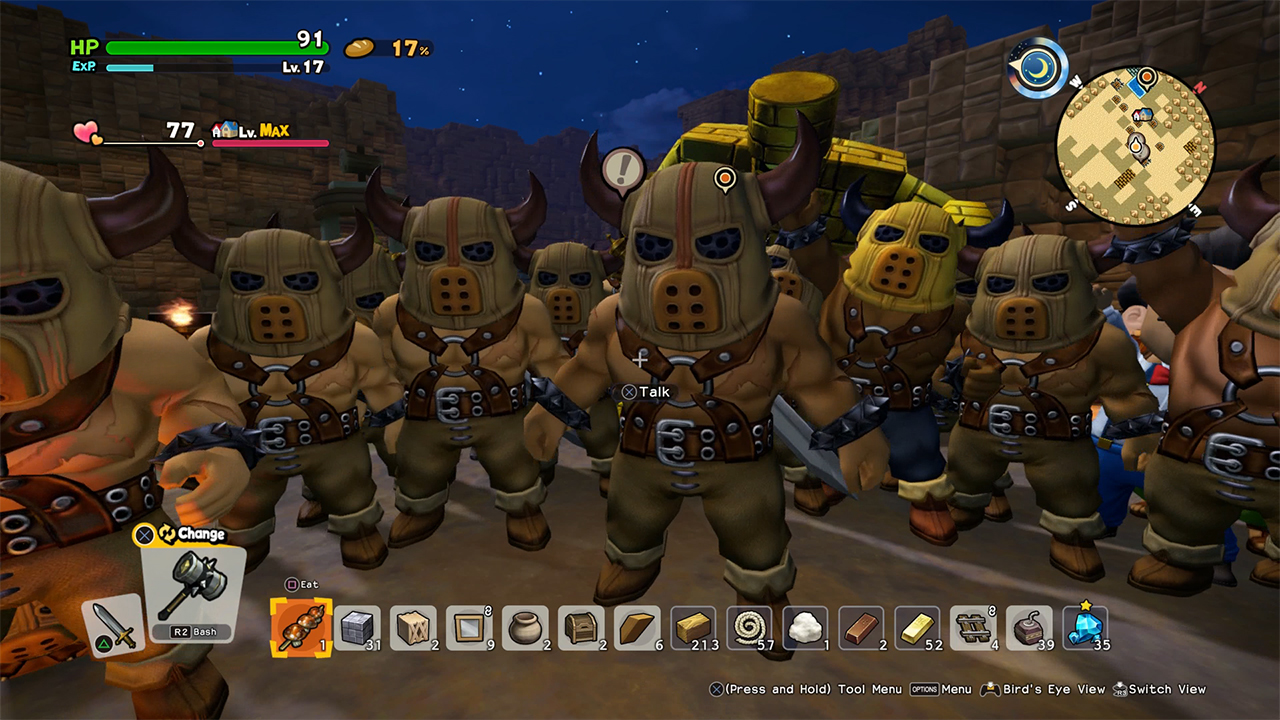Click the crescent moon time icon
This screenshot has width=1280, height=720.
tap(1037, 68)
